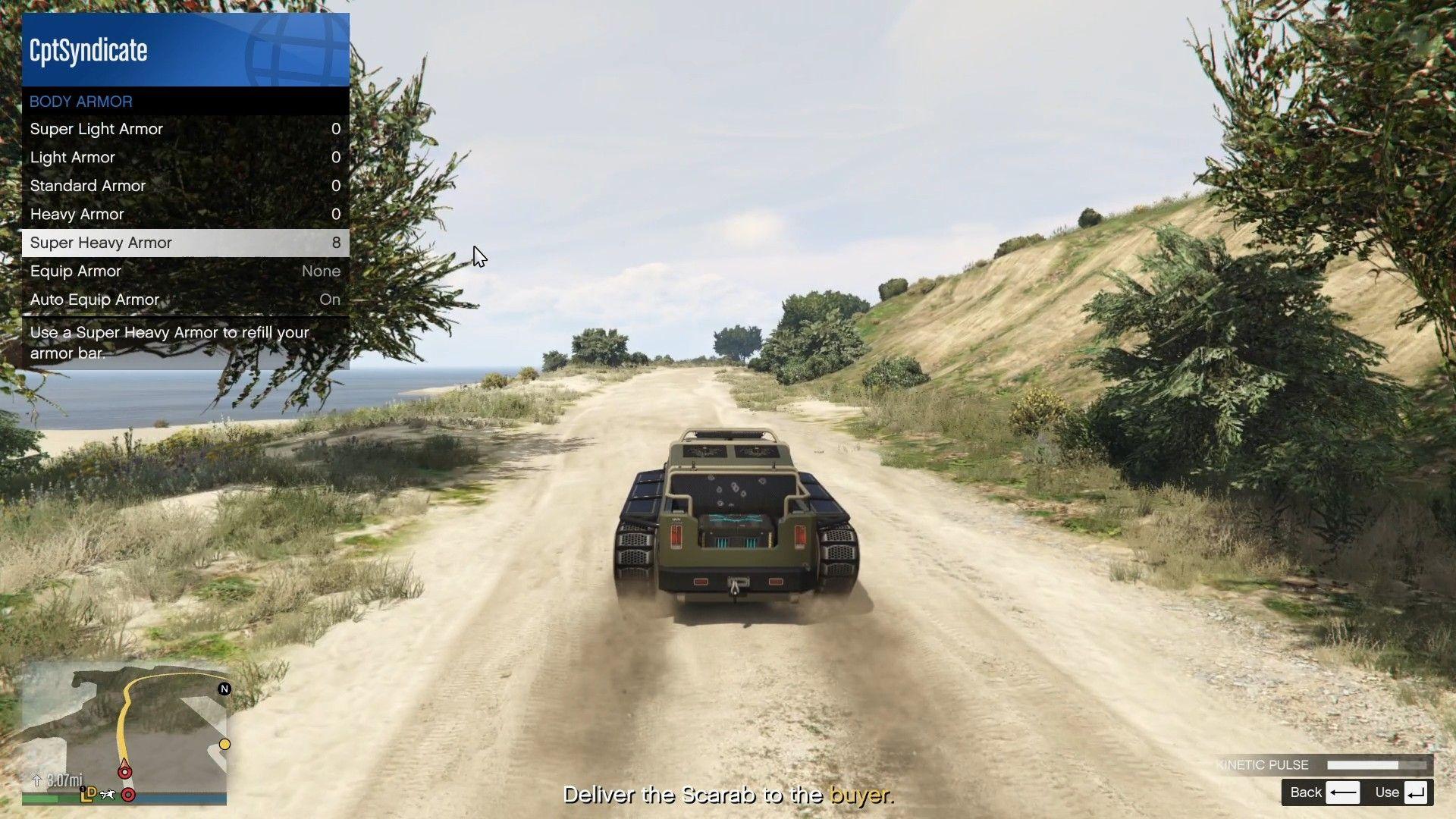1456x819 pixels.
Task: Click the left-arrow key icon beside Back
Action: [1341, 792]
